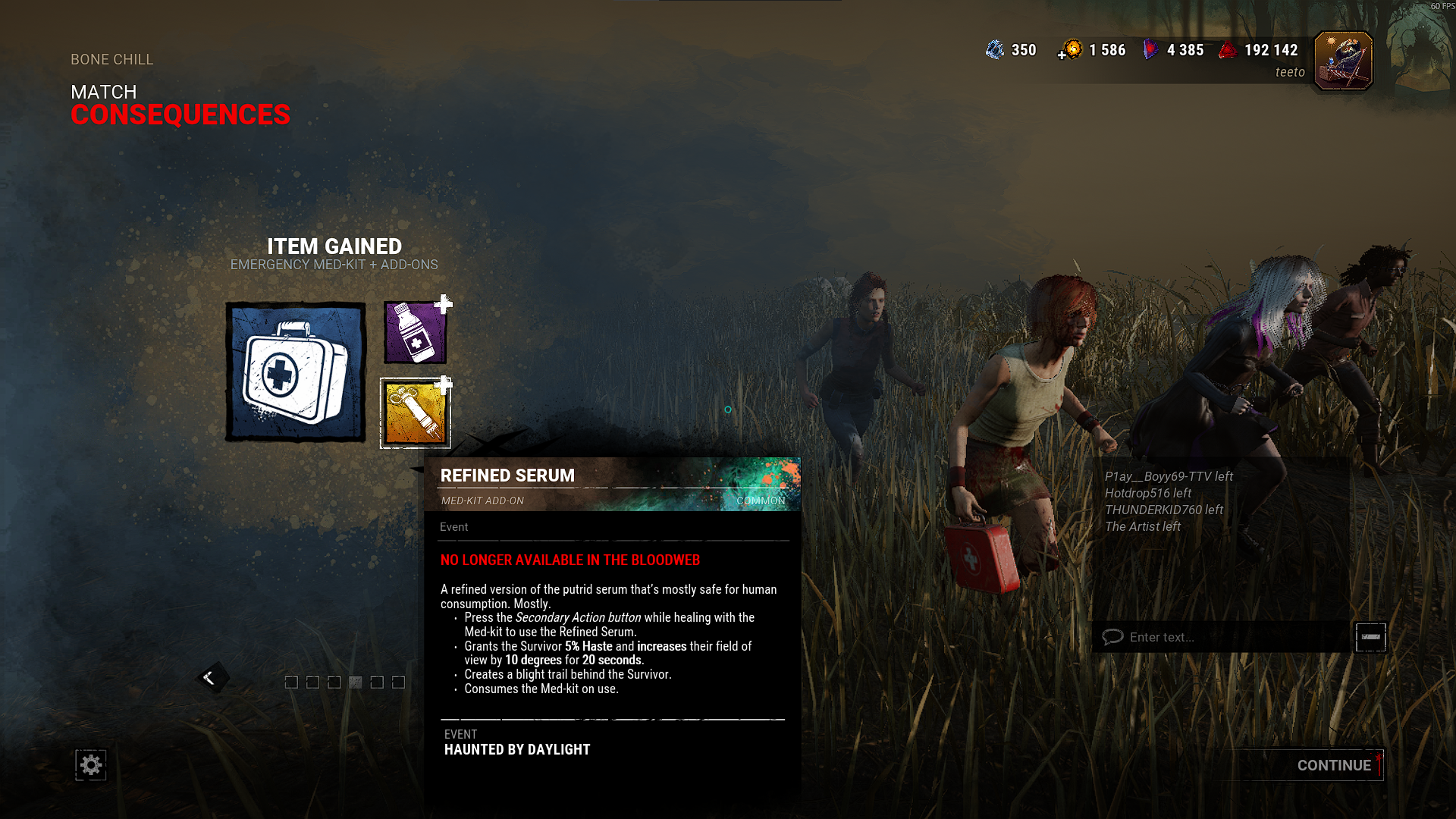Select the purple bottle add-on
Viewport: 1456px width, 819px height.
coord(415,332)
